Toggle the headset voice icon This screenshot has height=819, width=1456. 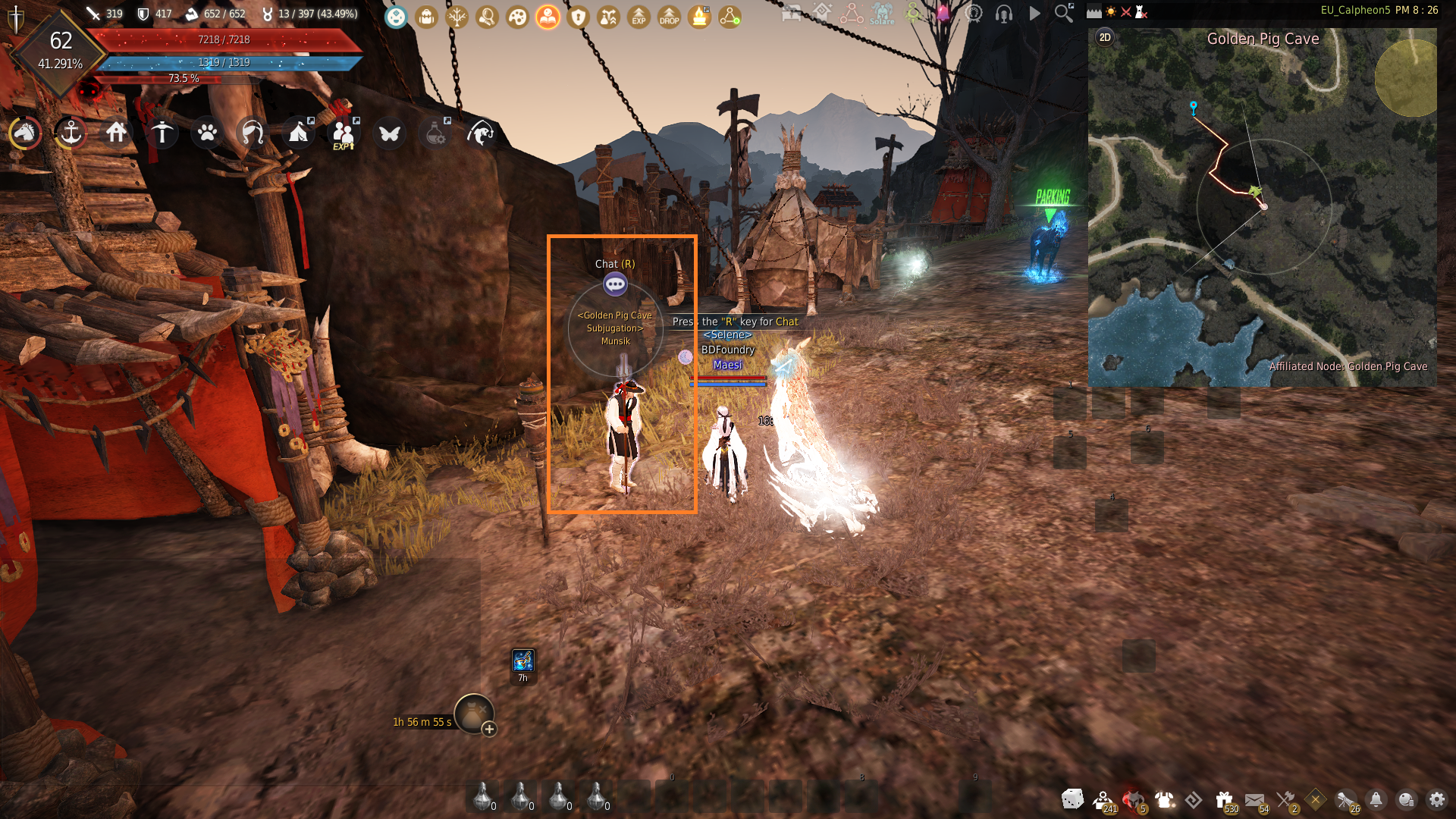tap(1003, 13)
